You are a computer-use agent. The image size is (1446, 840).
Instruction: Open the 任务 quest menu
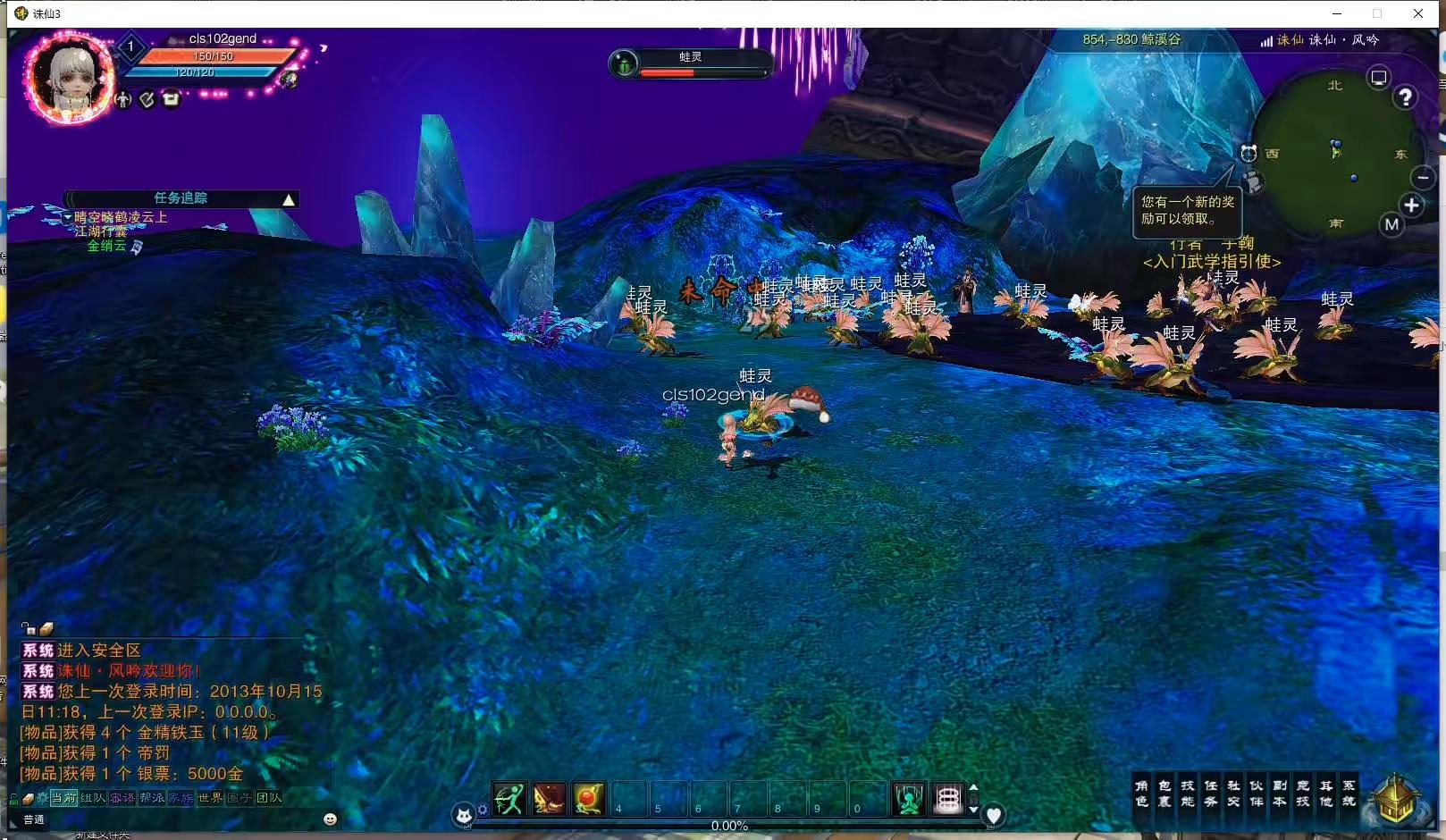click(x=1211, y=793)
